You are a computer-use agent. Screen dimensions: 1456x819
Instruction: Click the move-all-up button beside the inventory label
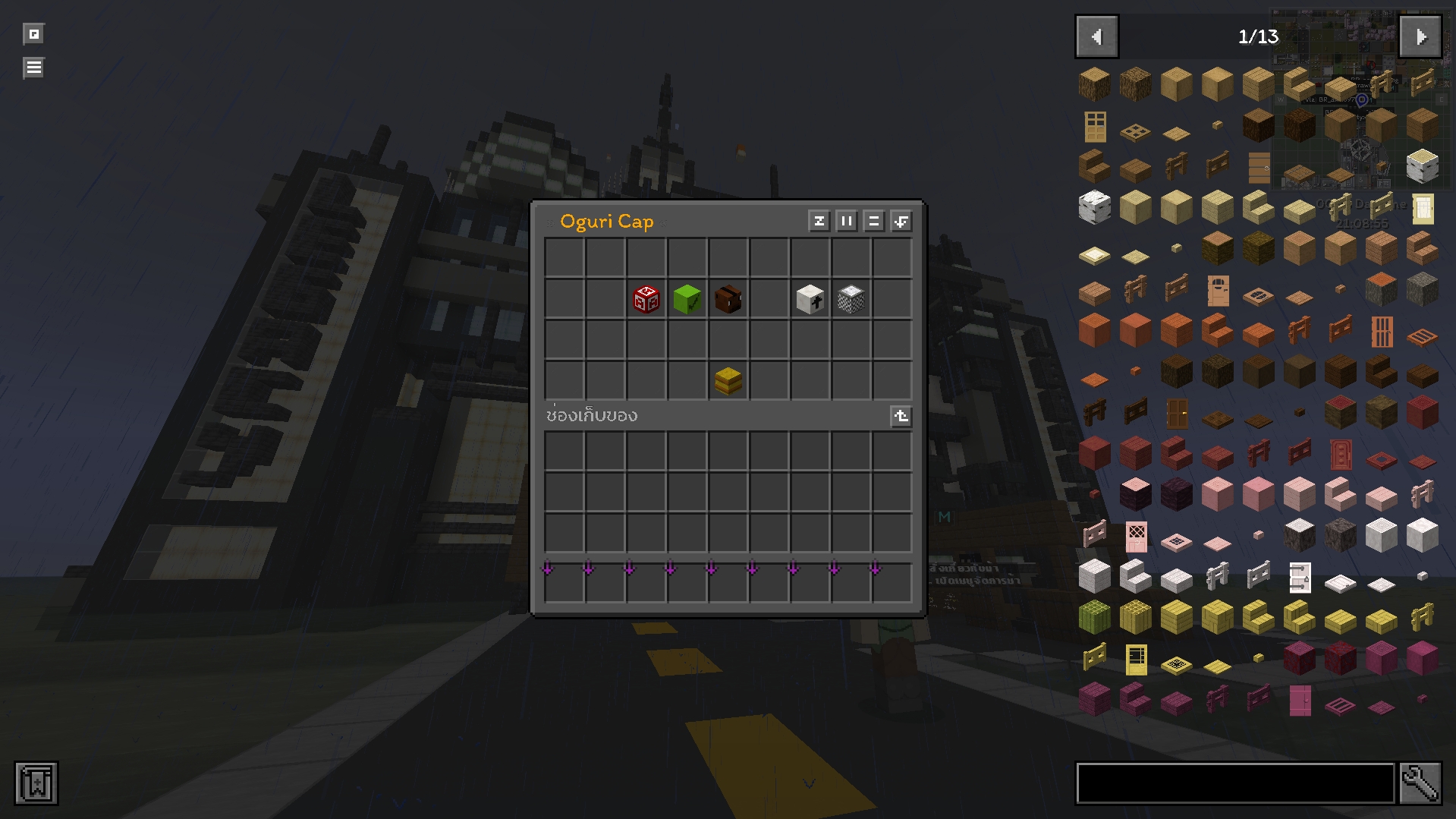(901, 416)
